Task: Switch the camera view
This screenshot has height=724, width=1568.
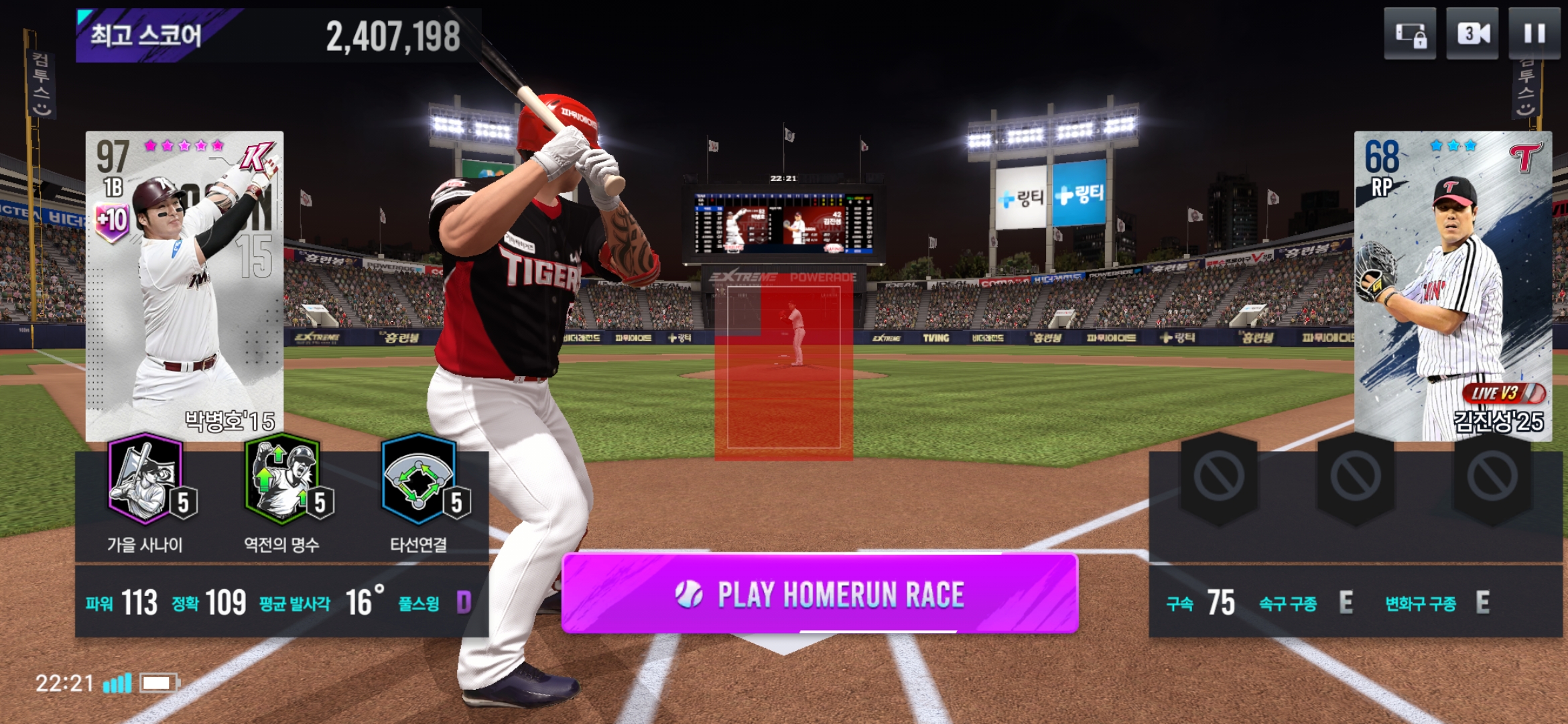Action: coord(1472,34)
